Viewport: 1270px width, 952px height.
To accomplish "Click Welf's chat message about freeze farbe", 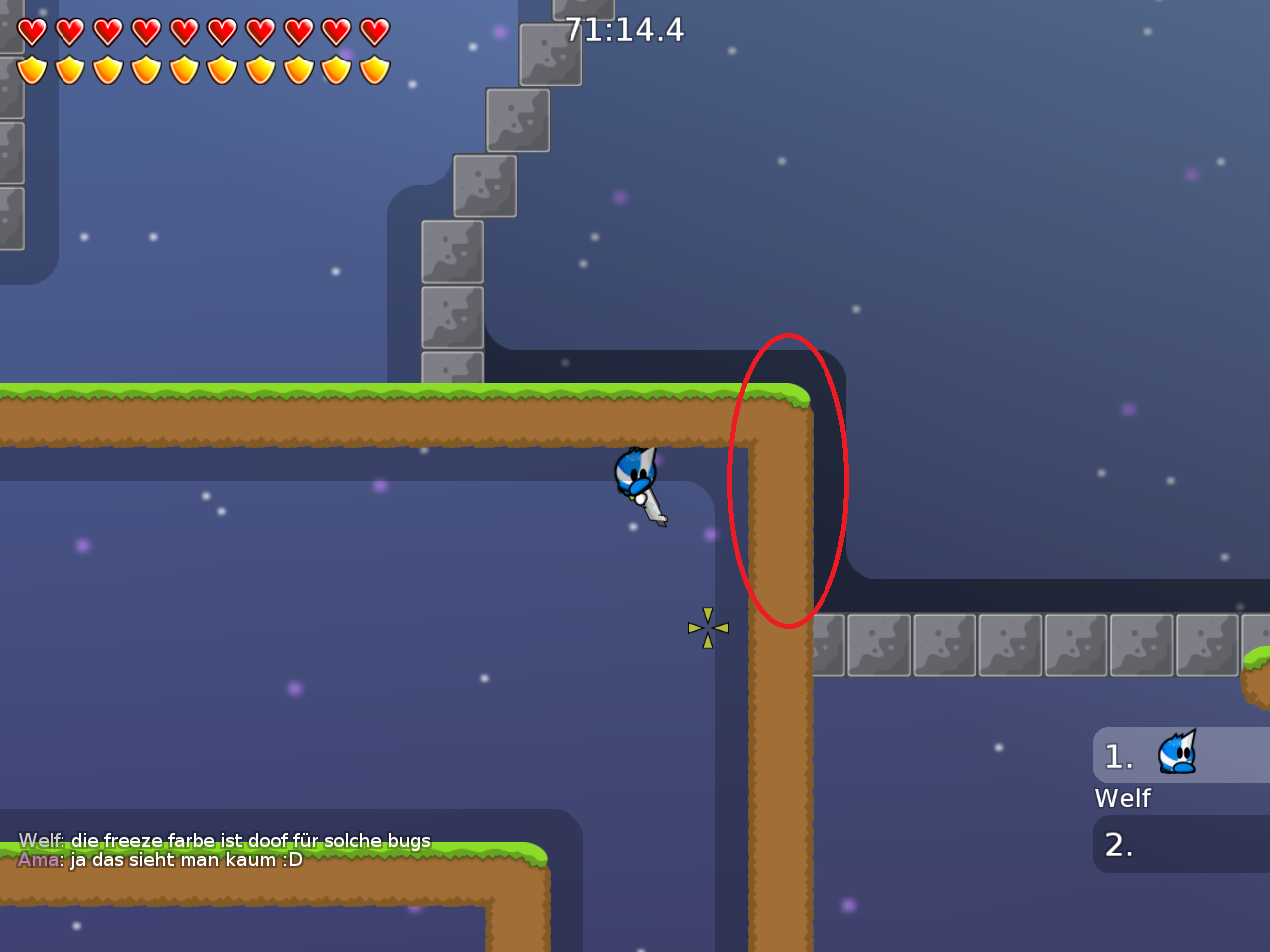I will click(x=224, y=839).
